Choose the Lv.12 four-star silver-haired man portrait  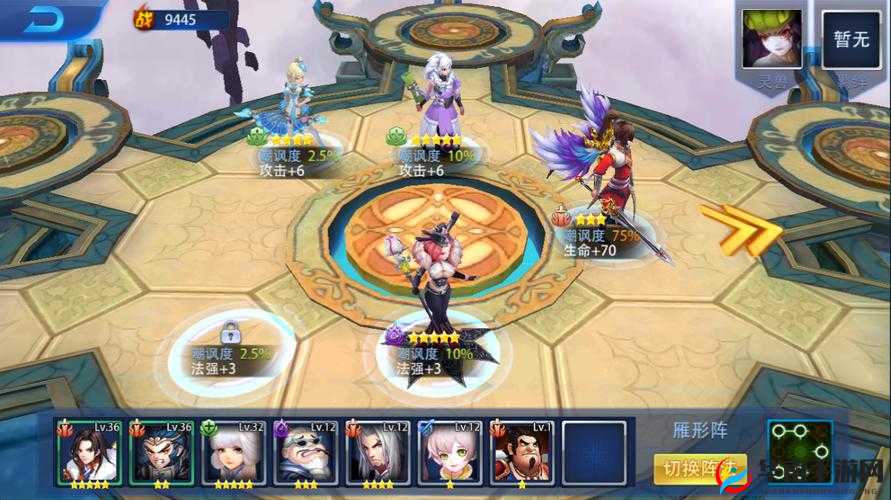pos(377,452)
